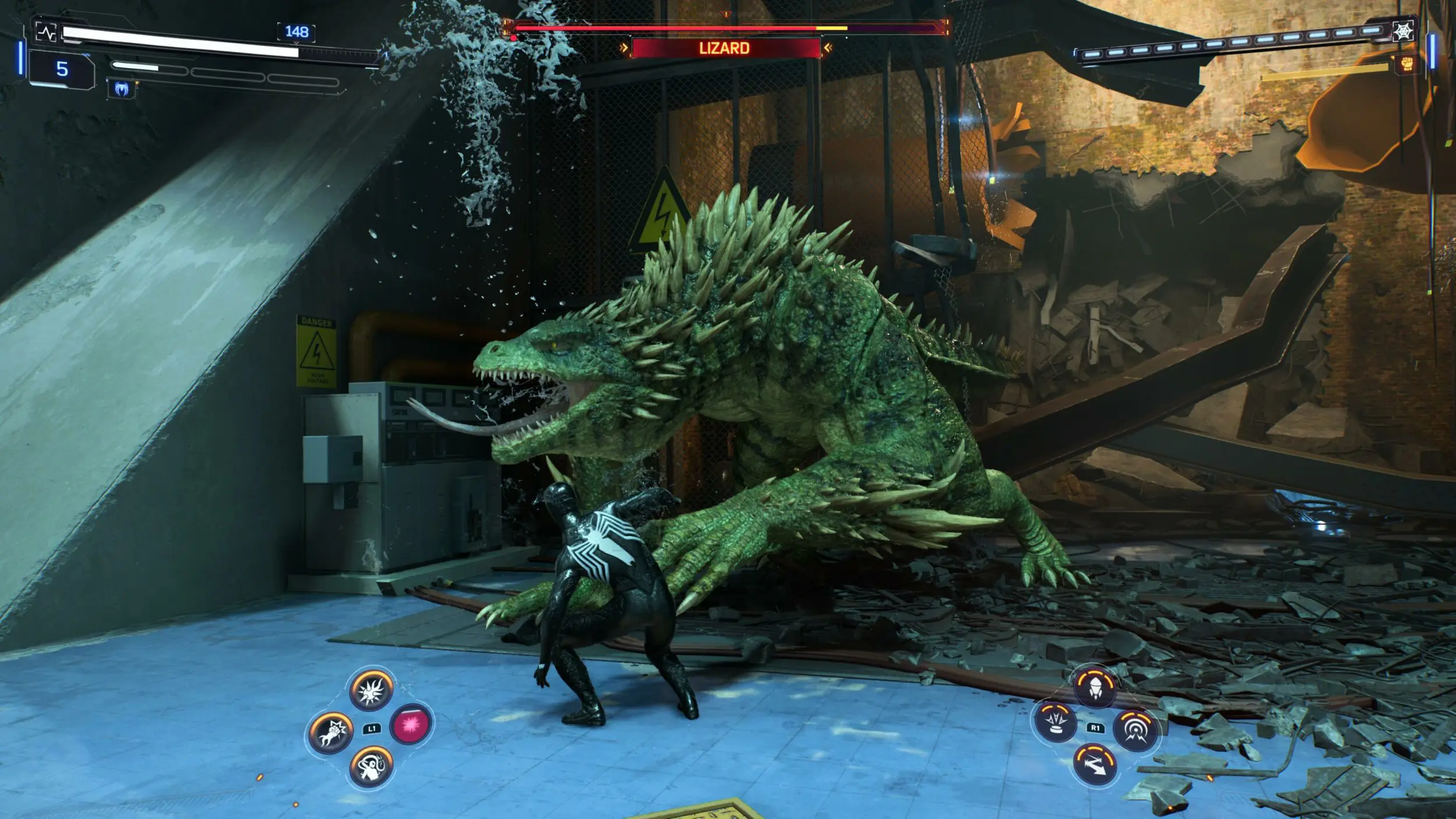Click the spider web gadget ammo icon
This screenshot has height=819, width=1456.
(1402, 31)
